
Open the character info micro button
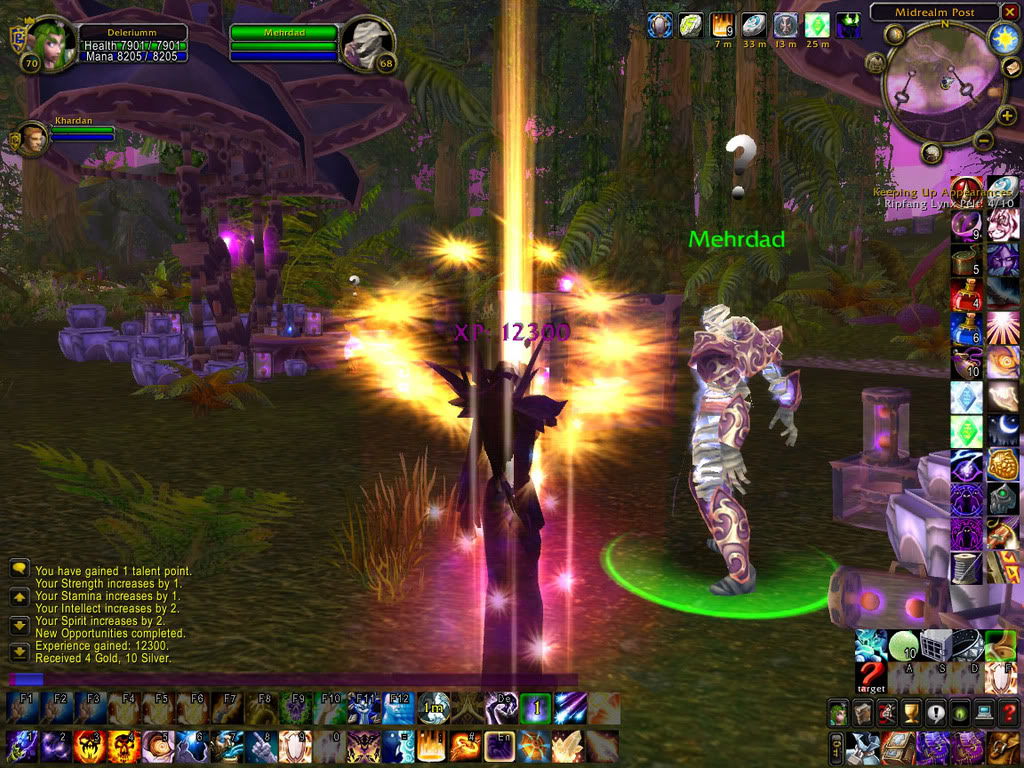838,713
